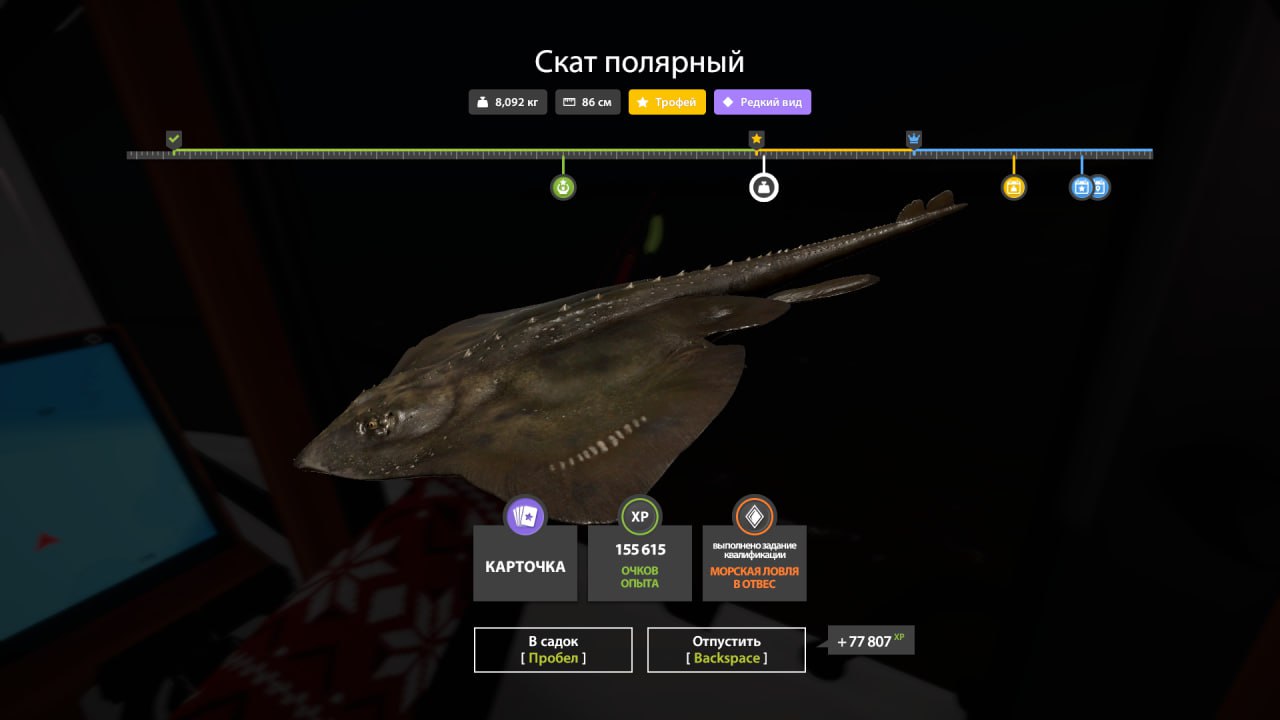Click the purple КАРТОЧКА card icon
This screenshot has height=720, width=1280.
point(525,516)
